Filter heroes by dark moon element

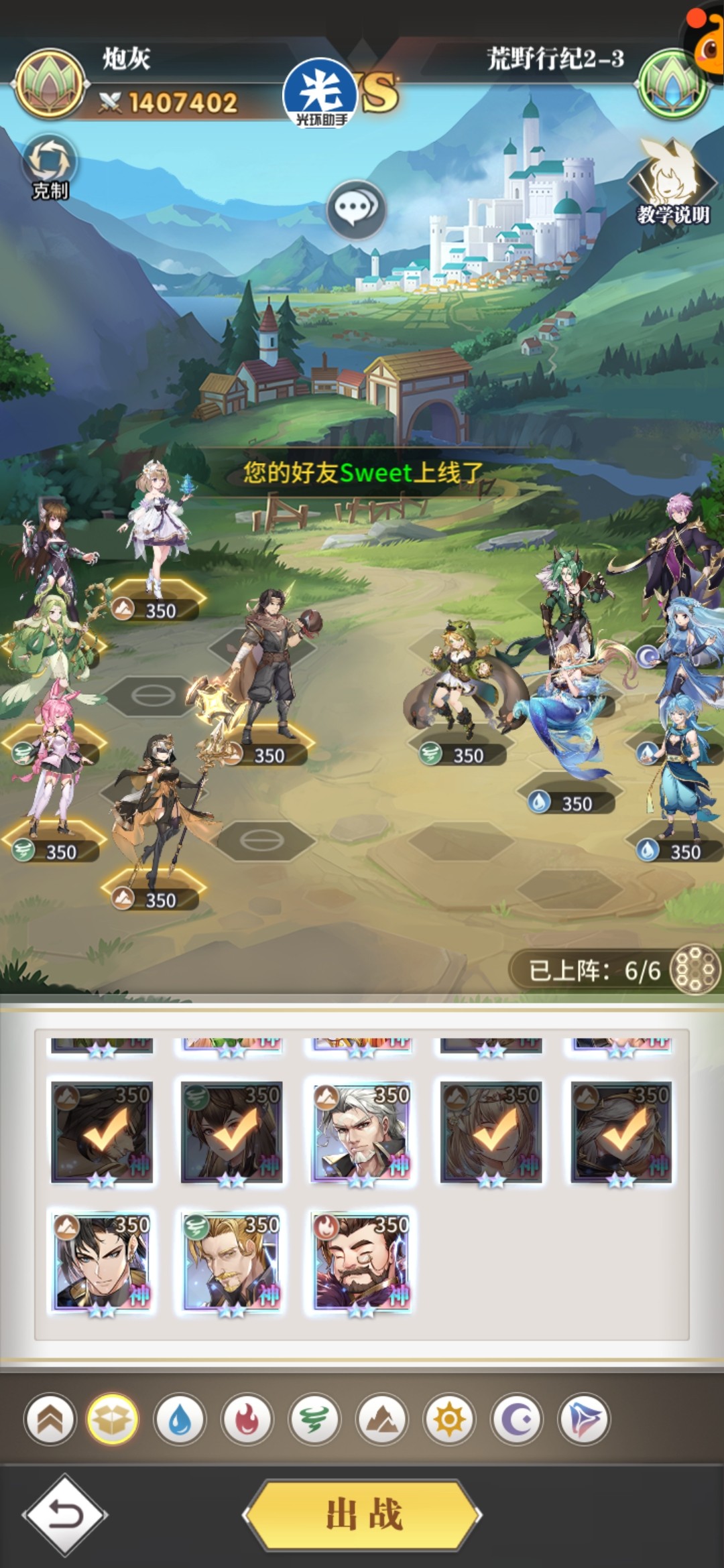coord(517,1419)
